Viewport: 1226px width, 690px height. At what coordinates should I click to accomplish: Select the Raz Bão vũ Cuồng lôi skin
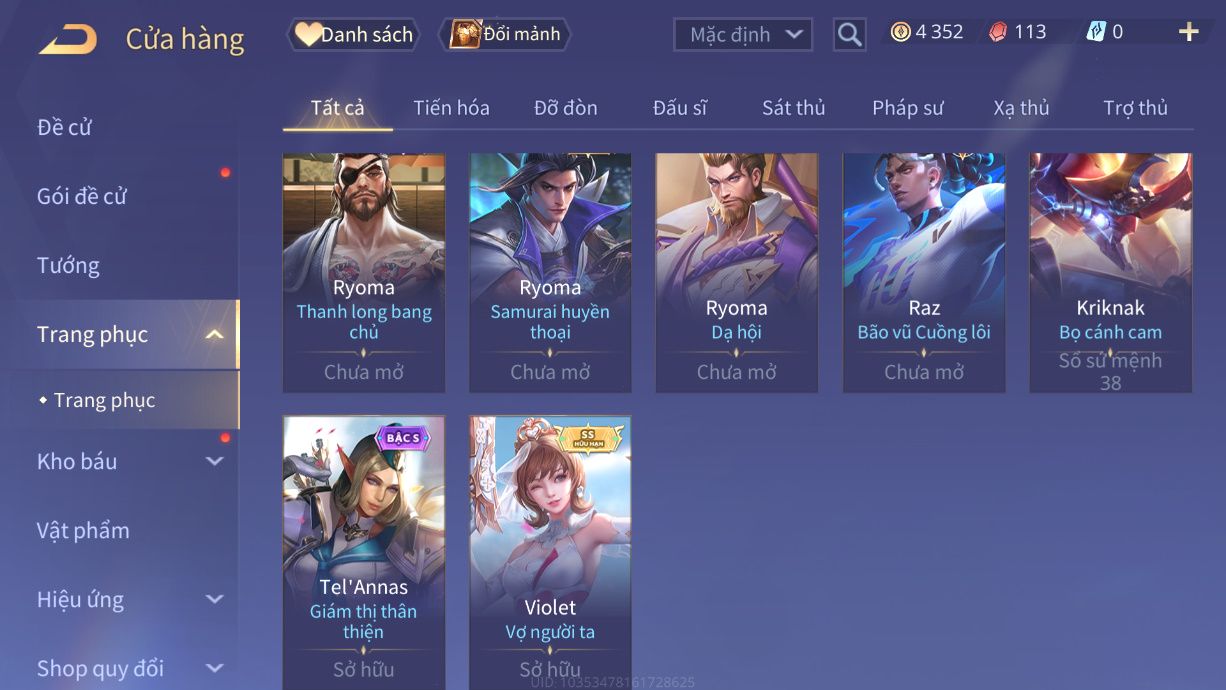point(924,272)
